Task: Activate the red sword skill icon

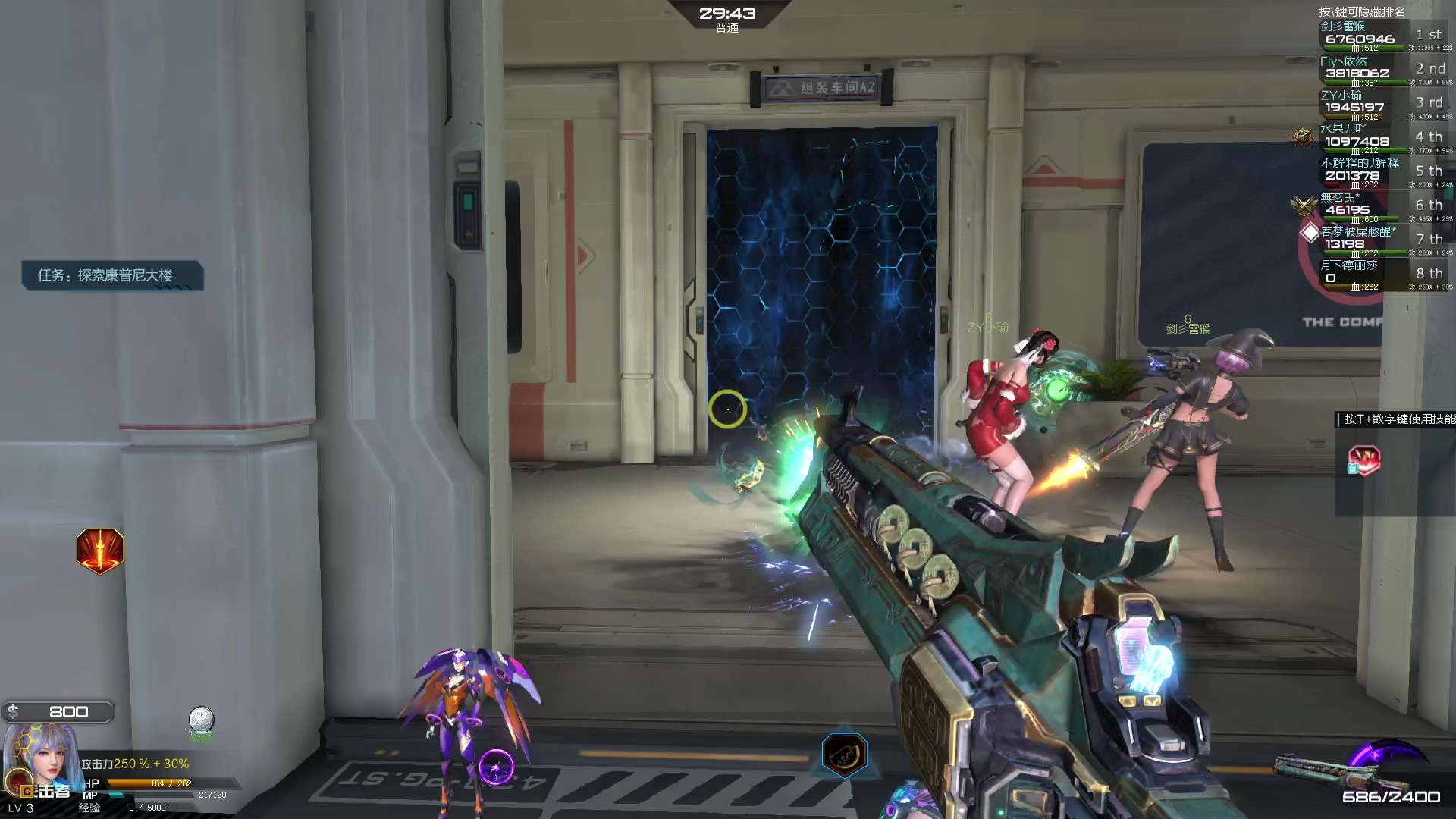Action: tap(100, 551)
